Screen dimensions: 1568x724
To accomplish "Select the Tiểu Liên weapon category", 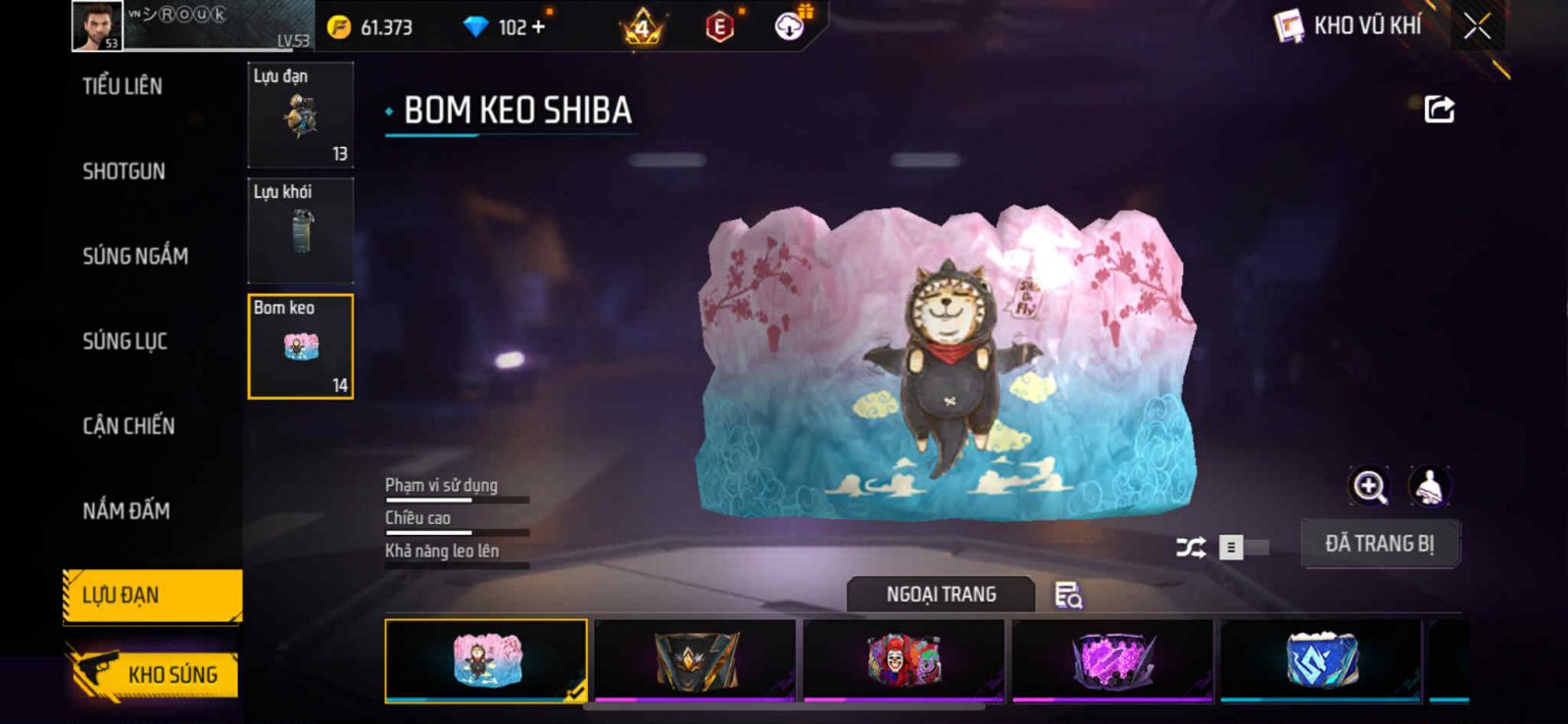I will pyautogui.click(x=122, y=86).
